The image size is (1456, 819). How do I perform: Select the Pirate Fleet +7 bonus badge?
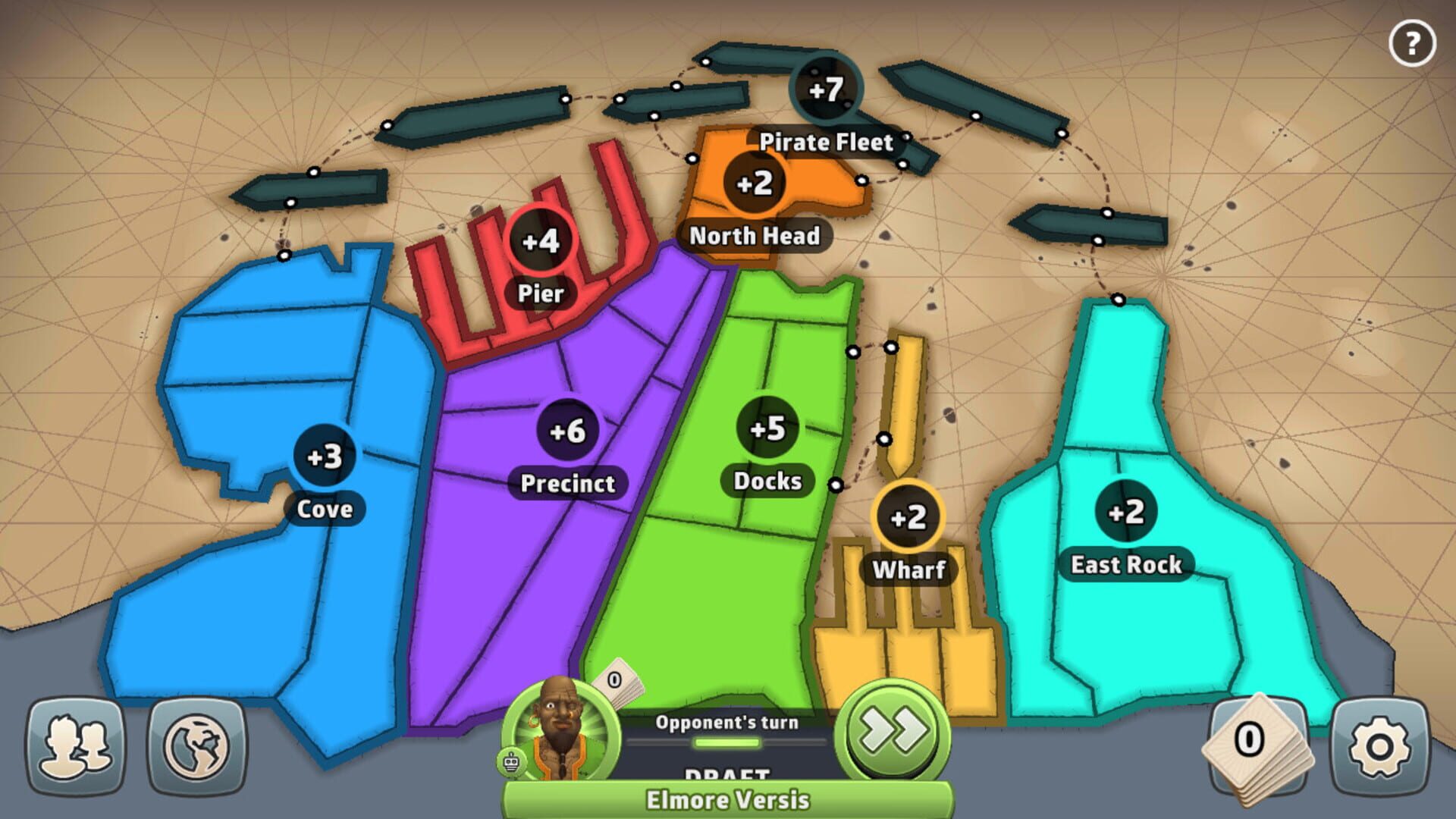[827, 89]
